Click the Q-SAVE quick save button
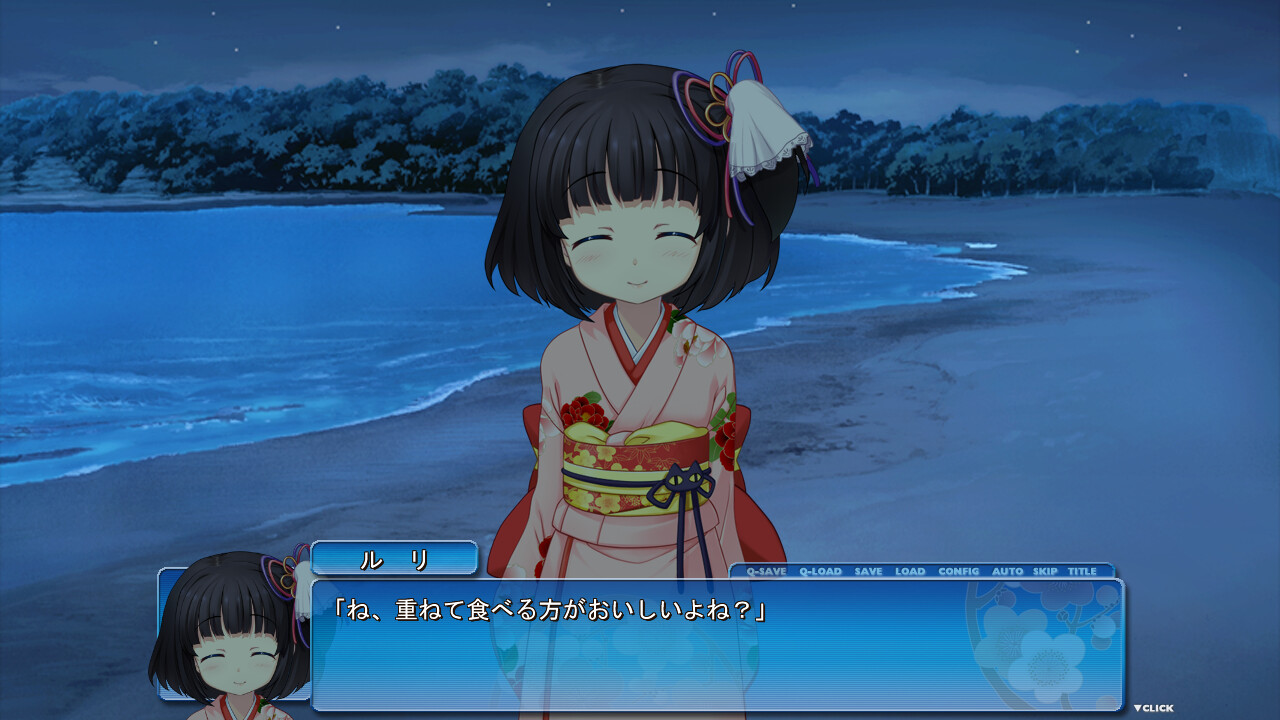Viewport: 1280px width, 720px height. (x=766, y=571)
